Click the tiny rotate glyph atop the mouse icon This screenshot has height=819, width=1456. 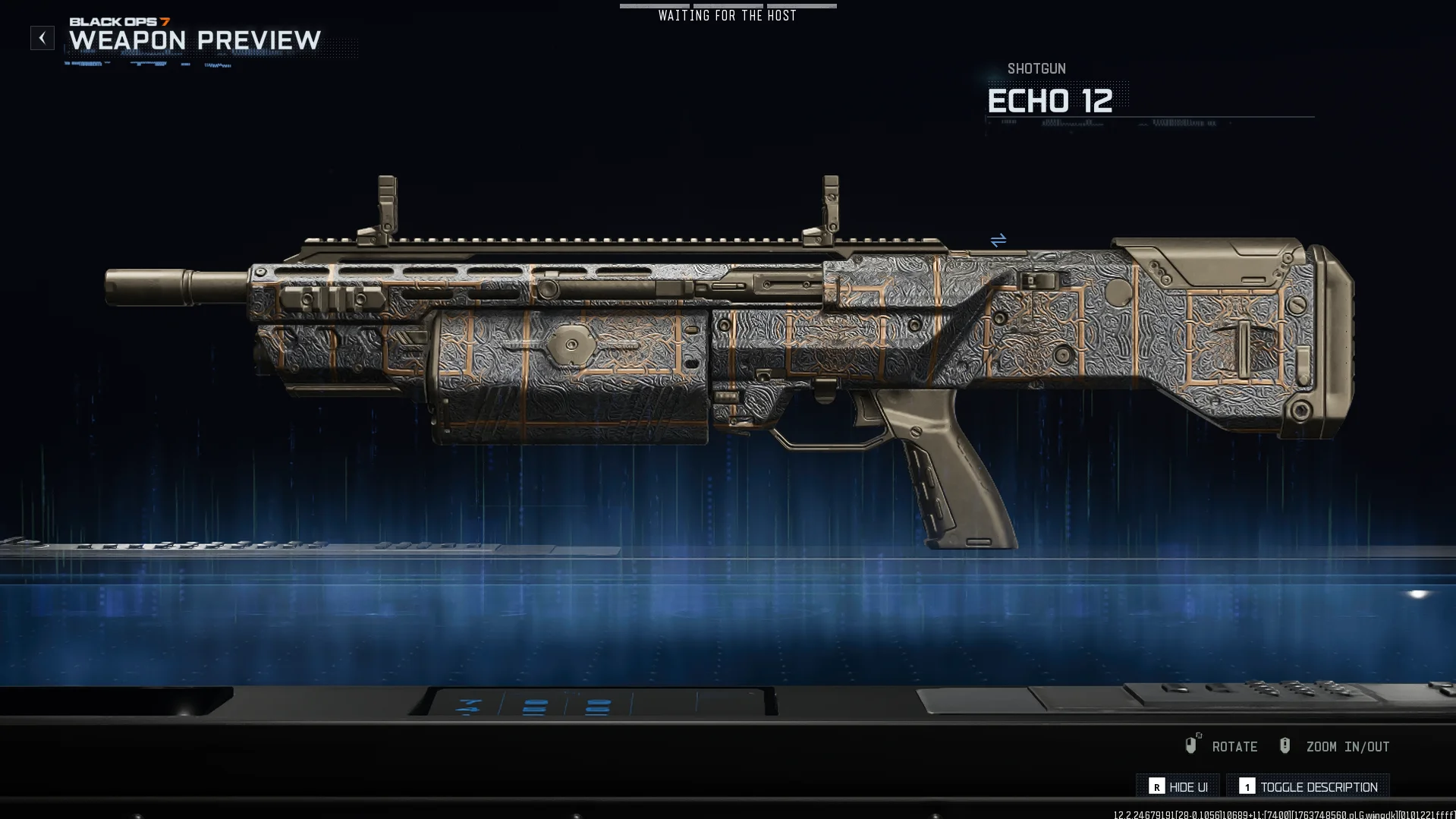click(x=1198, y=735)
